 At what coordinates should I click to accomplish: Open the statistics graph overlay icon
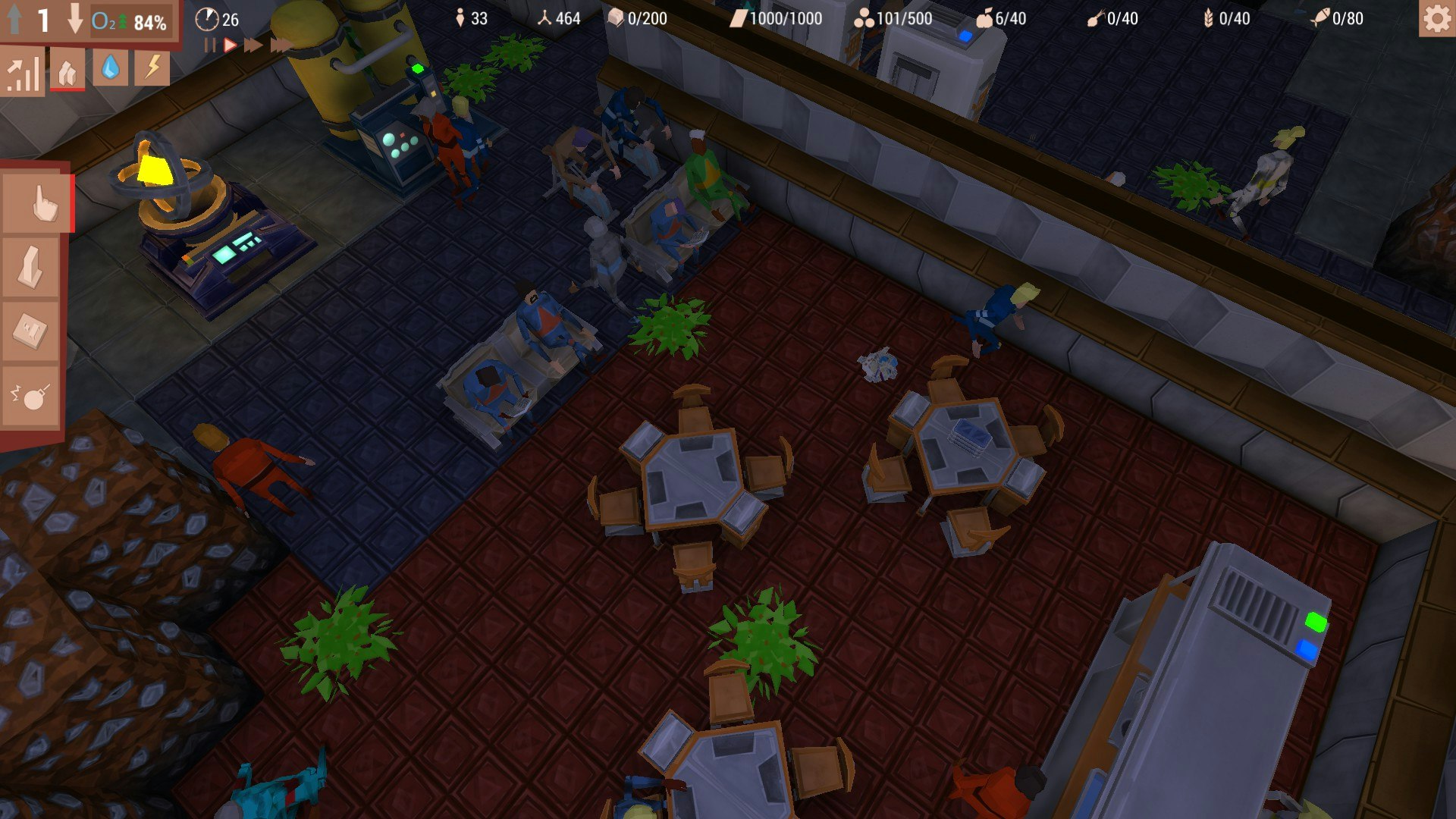(x=22, y=74)
